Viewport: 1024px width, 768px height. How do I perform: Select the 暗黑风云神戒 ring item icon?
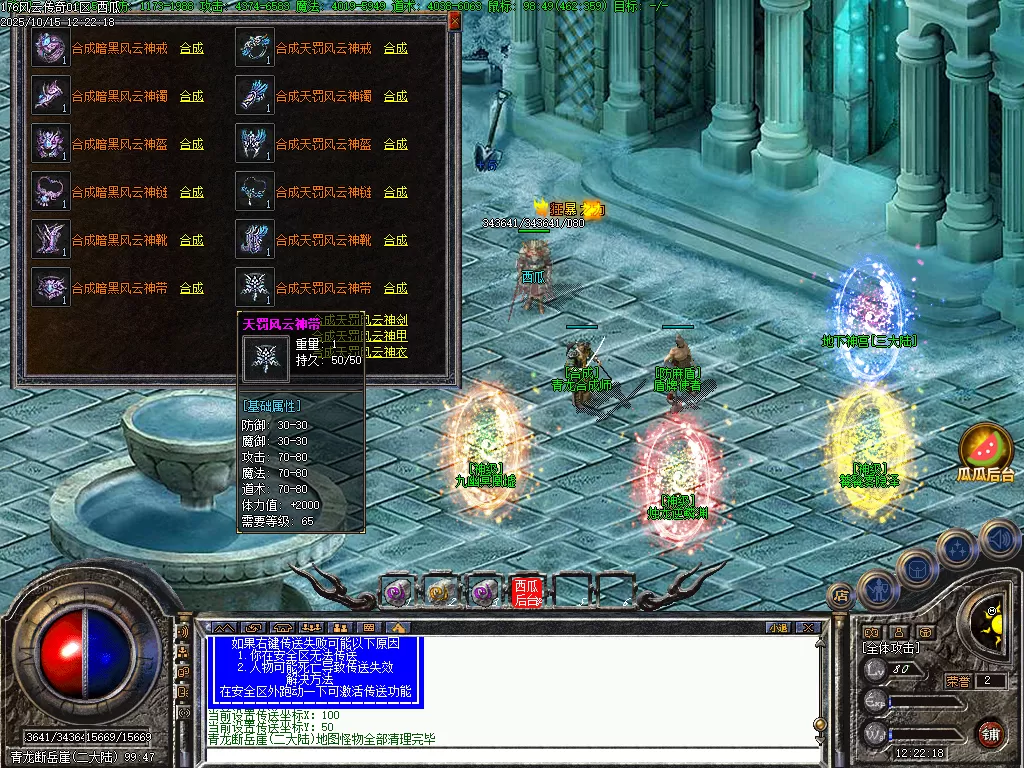50,48
